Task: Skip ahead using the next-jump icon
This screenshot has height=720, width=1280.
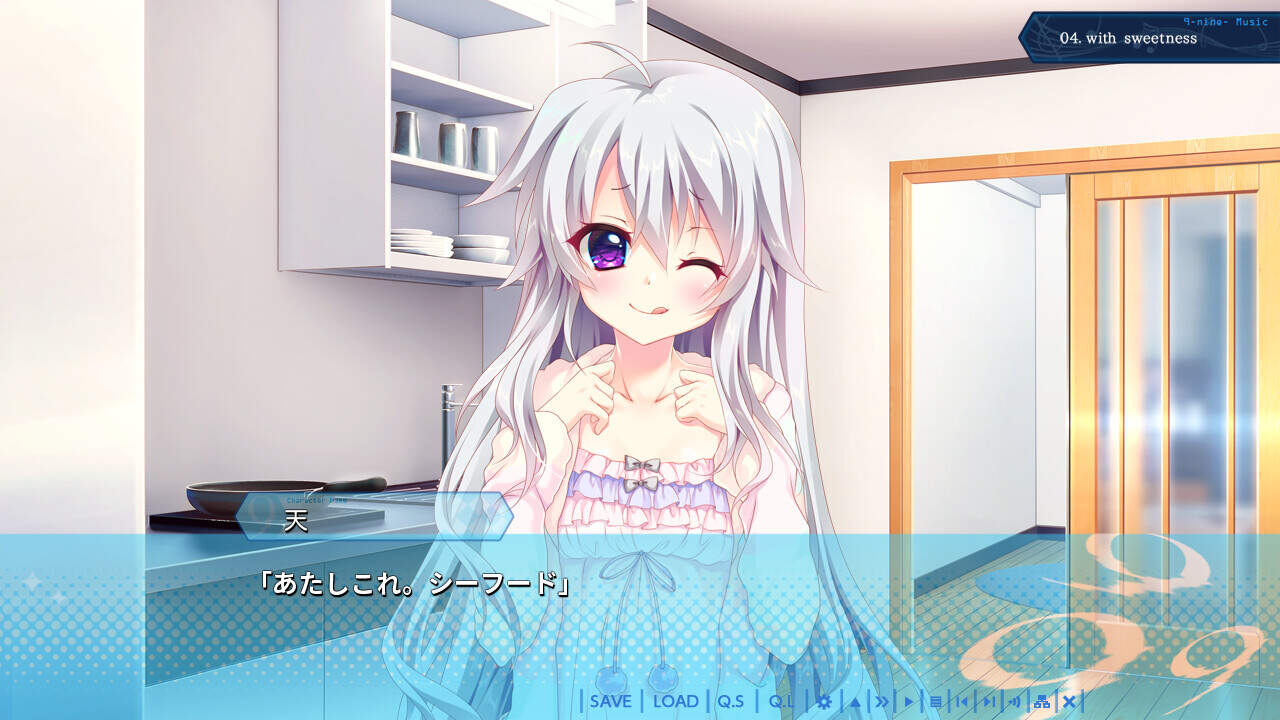Action: pos(991,701)
